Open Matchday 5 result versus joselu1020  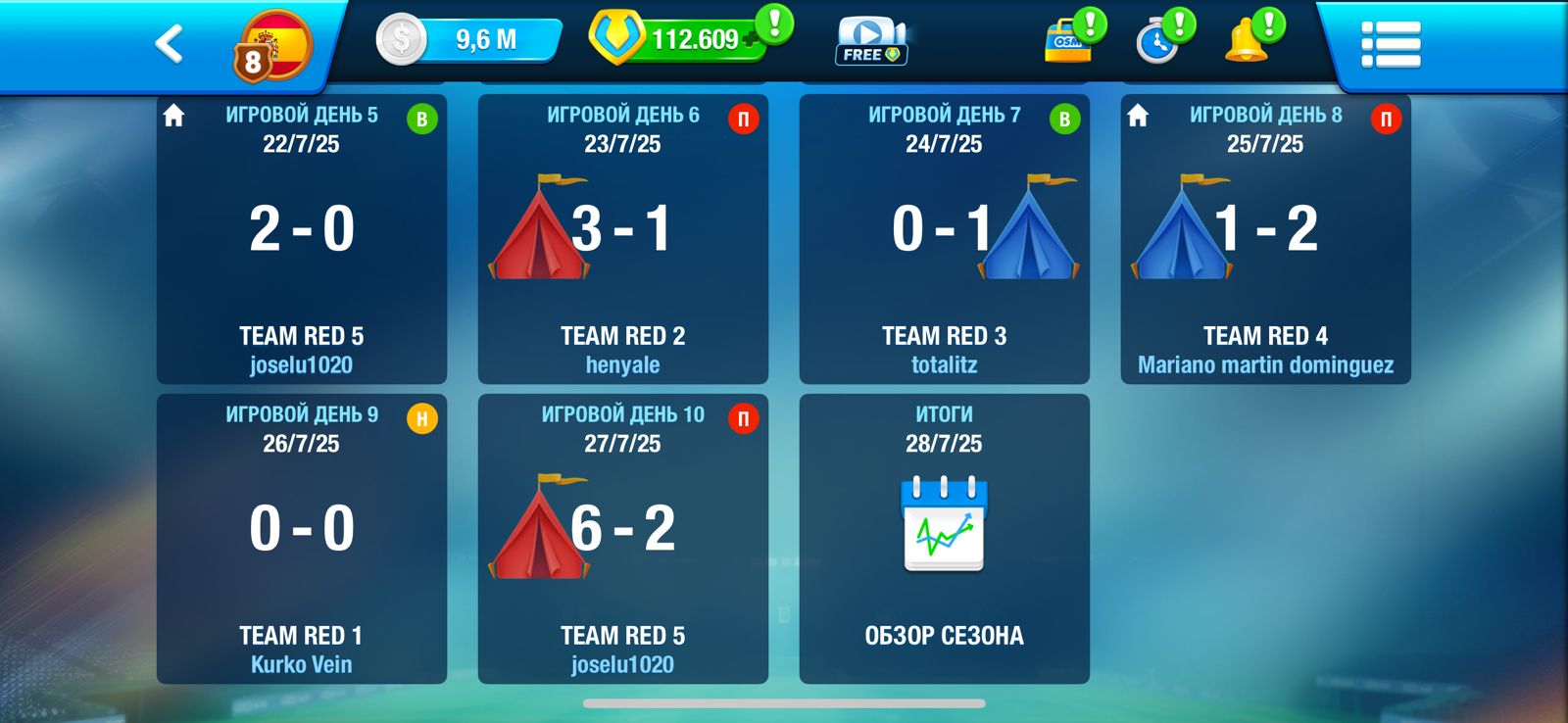coord(302,239)
